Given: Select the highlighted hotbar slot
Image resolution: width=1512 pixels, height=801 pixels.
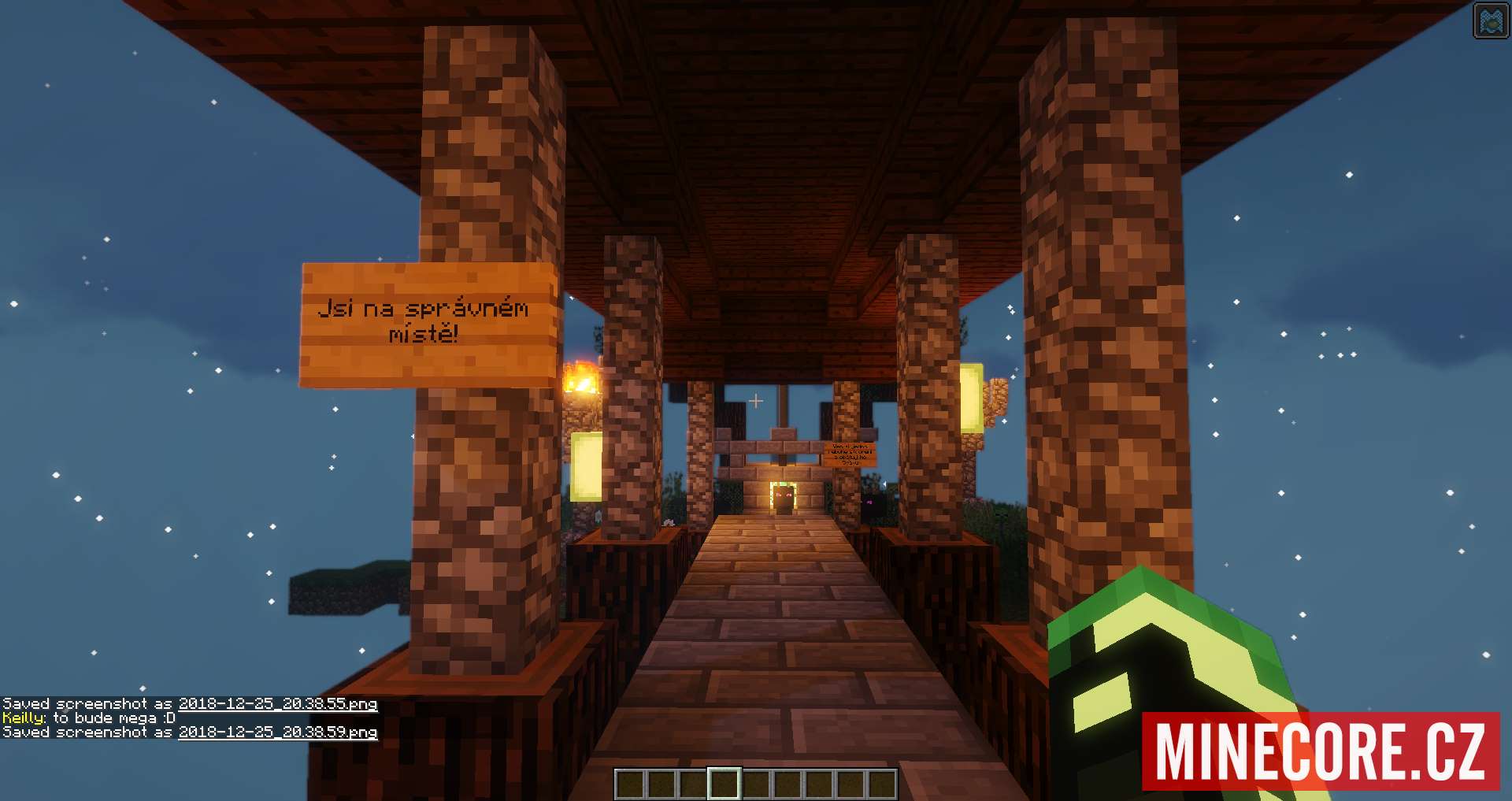Looking at the screenshot, I should pyautogui.click(x=724, y=784).
